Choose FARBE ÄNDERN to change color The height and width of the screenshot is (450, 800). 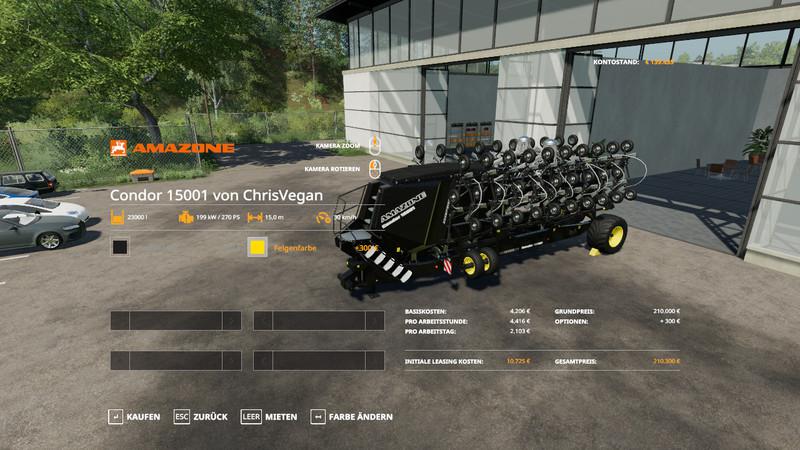(x=352, y=416)
